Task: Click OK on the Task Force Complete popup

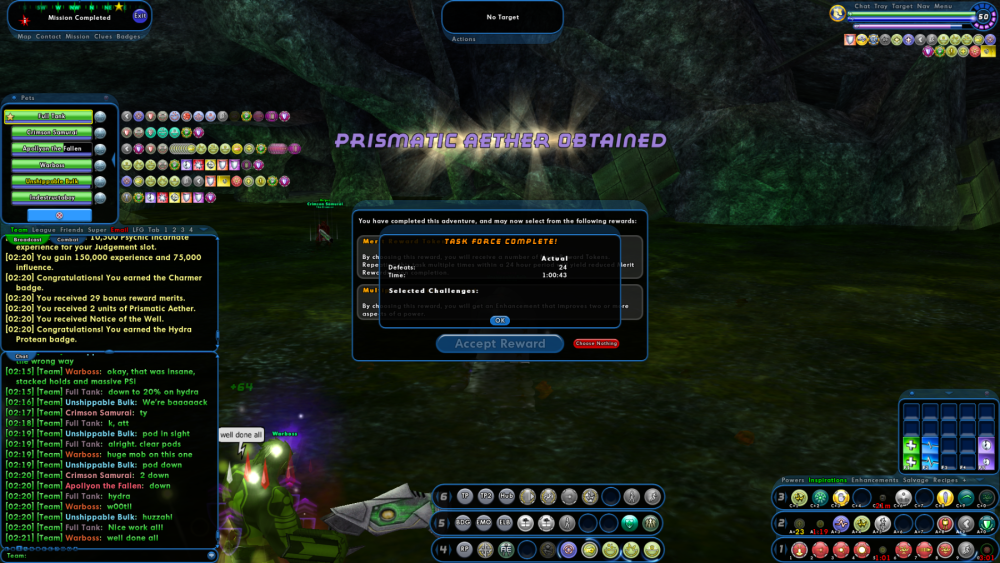Action: [500, 320]
